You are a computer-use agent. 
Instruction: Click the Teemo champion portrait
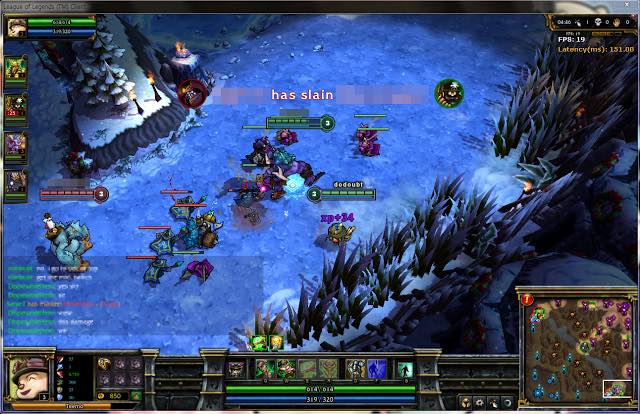(x=26, y=378)
